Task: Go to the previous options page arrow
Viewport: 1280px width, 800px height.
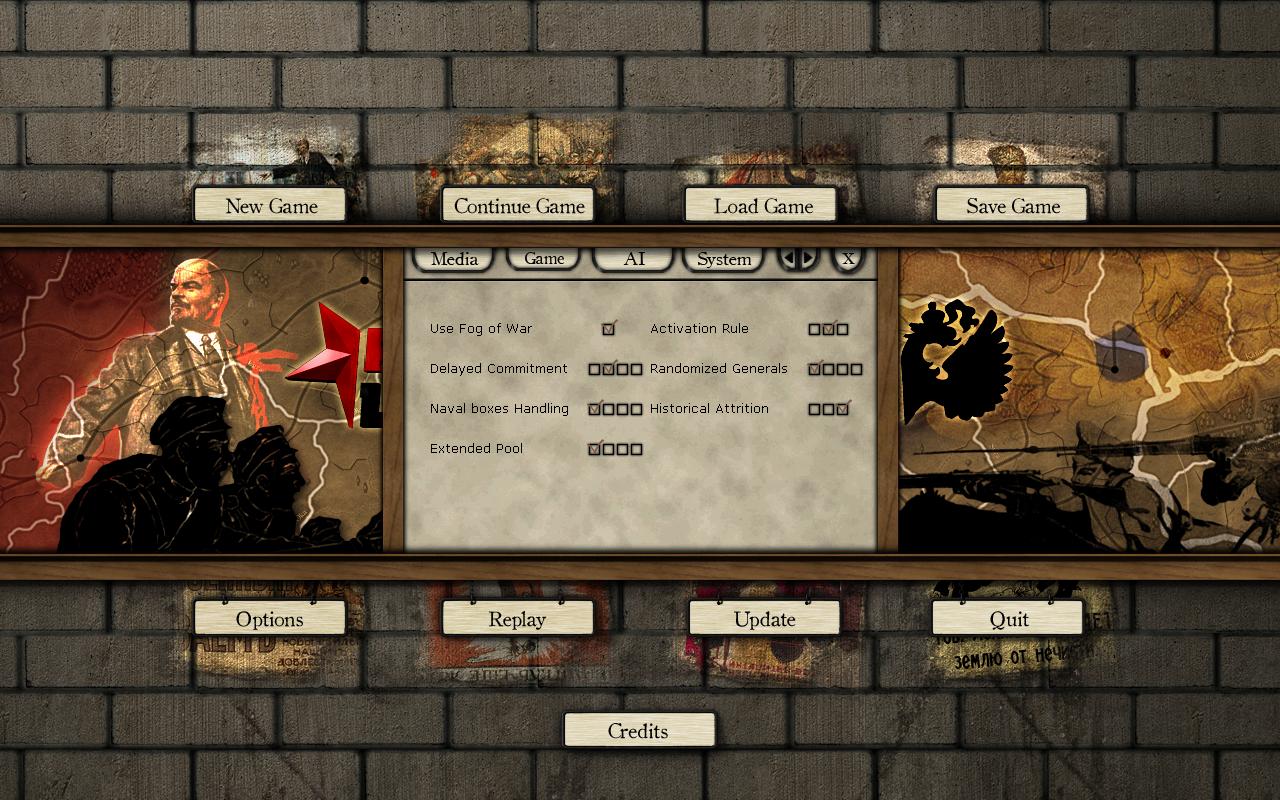Action: 789,259
